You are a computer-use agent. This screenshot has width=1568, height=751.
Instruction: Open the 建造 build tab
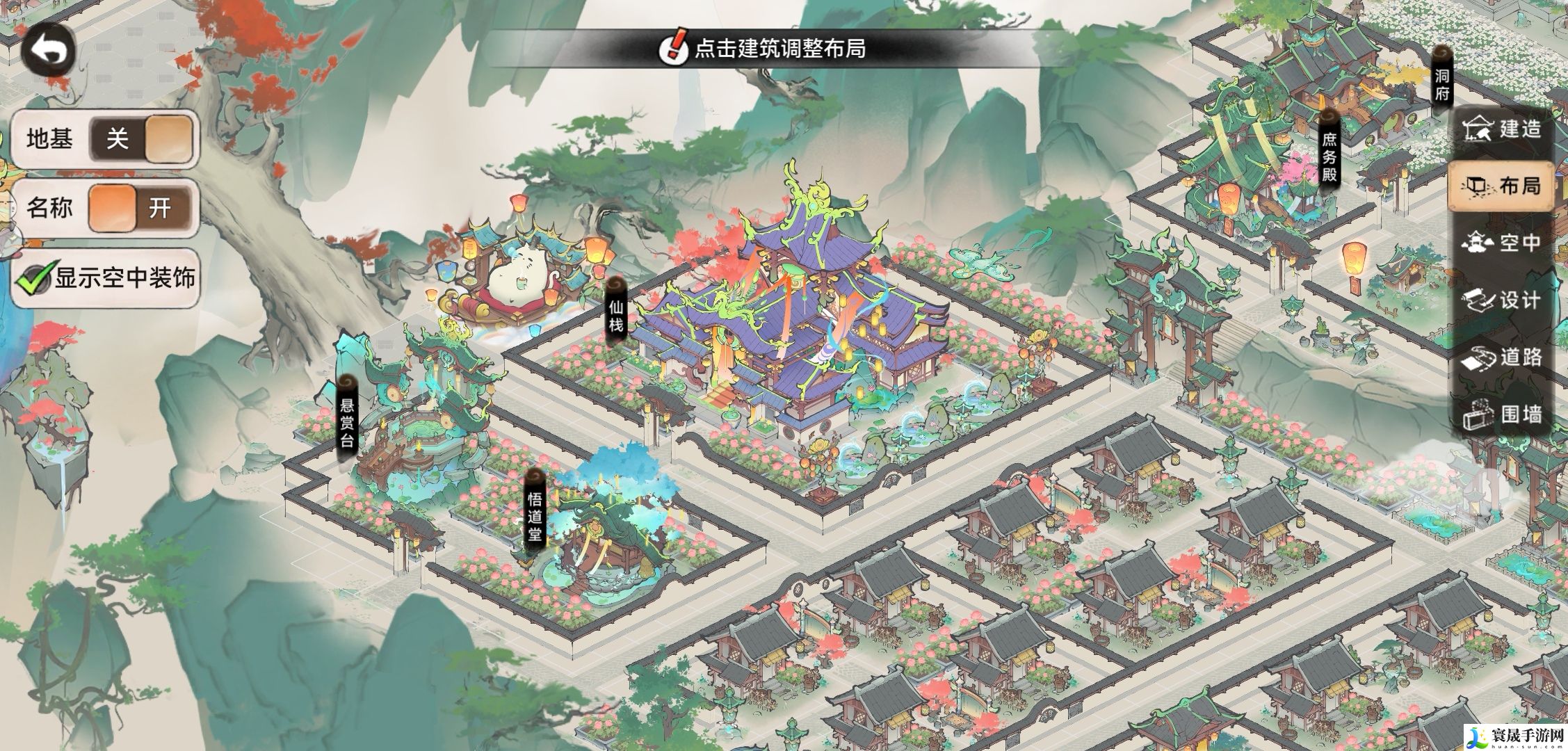click(1503, 129)
